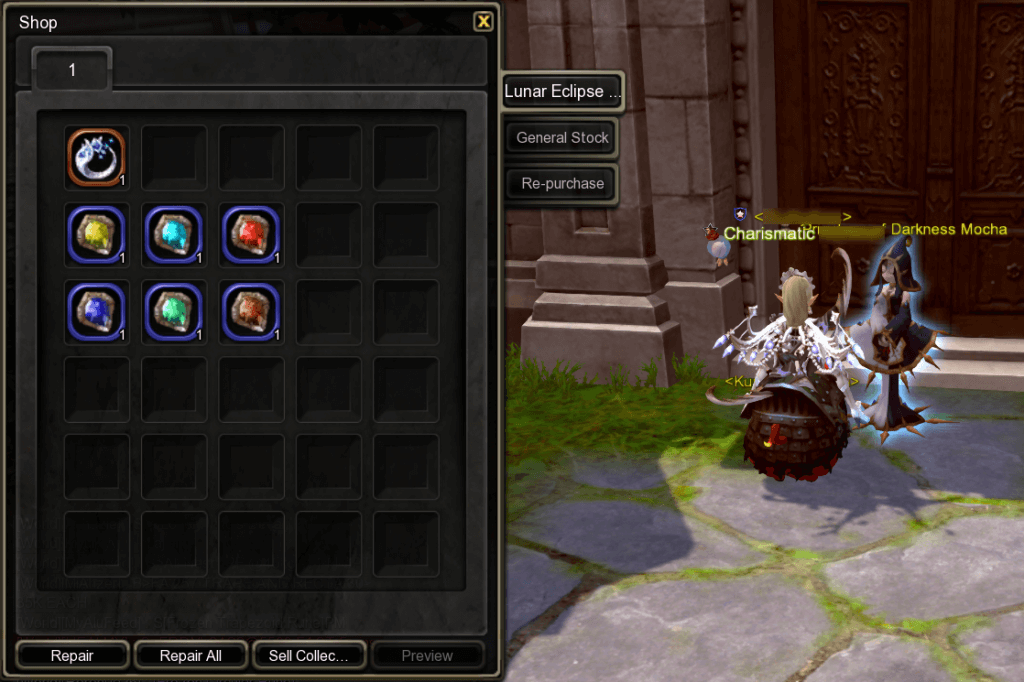Activate the Sell Collec... button
The width and height of the screenshot is (1024, 682).
309,656
